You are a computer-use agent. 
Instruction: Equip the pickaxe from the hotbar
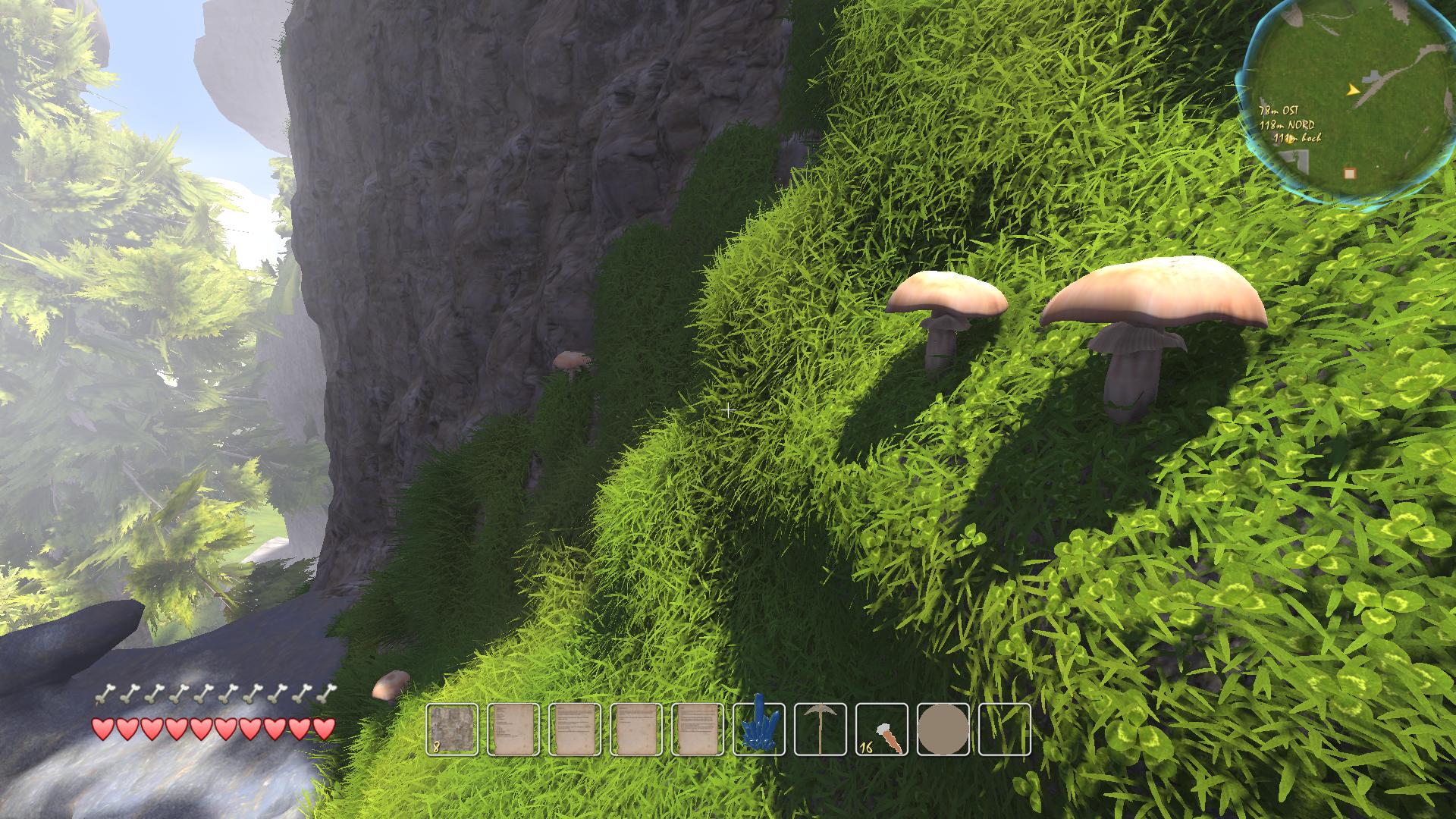click(x=821, y=730)
